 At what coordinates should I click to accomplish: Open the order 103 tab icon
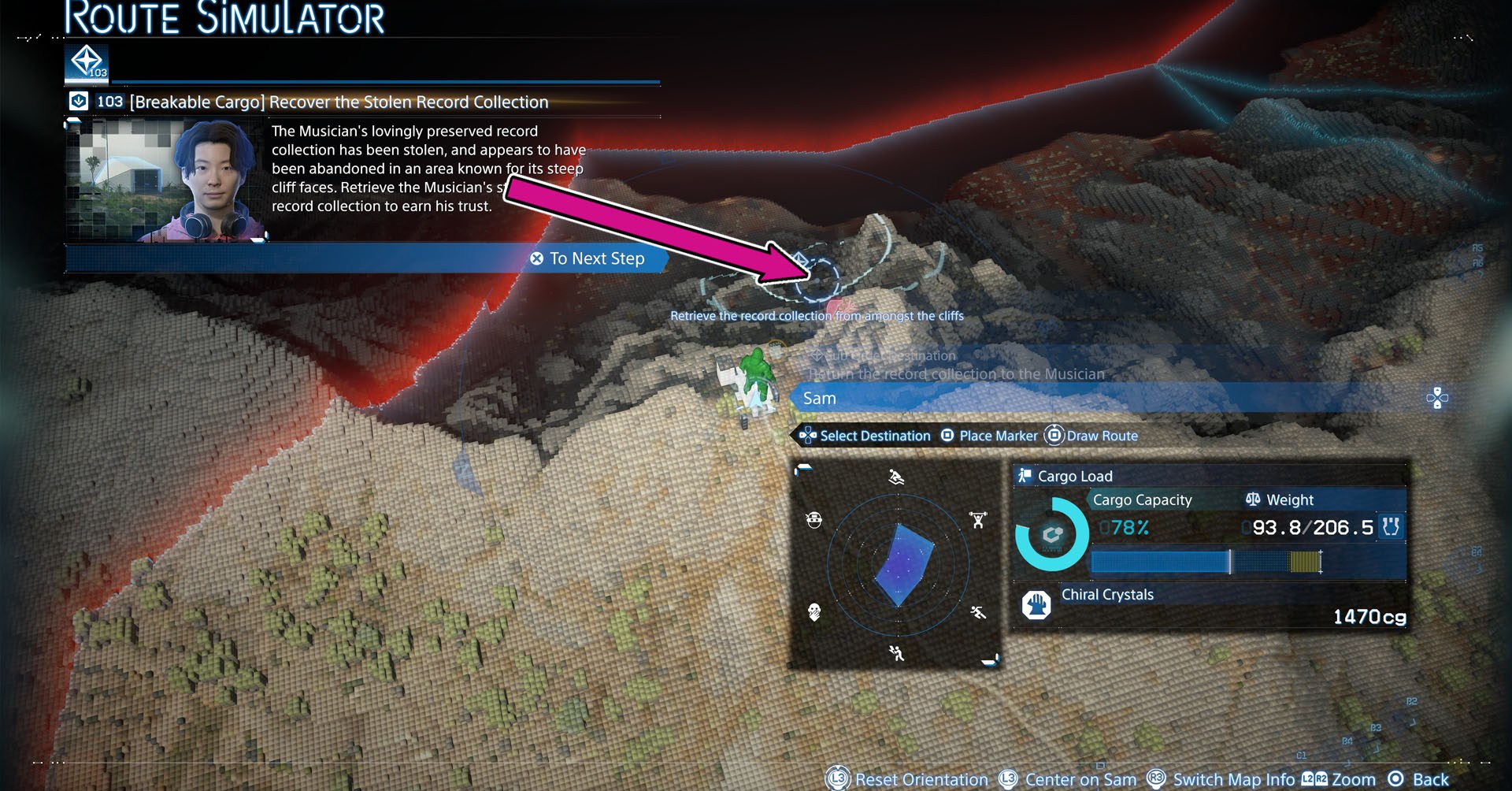coord(87,61)
